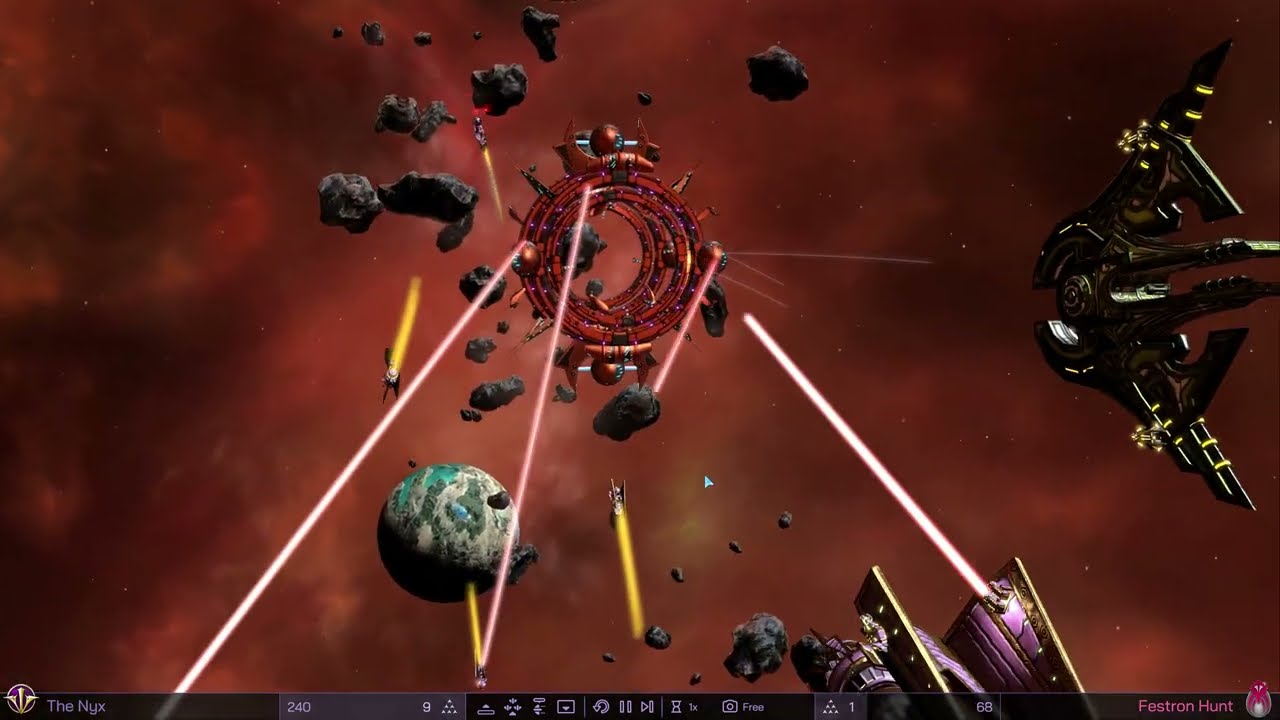Viewport: 1280px width, 720px height.
Task: Toggle the boxed down-arrow panel icon
Action: click(x=565, y=707)
